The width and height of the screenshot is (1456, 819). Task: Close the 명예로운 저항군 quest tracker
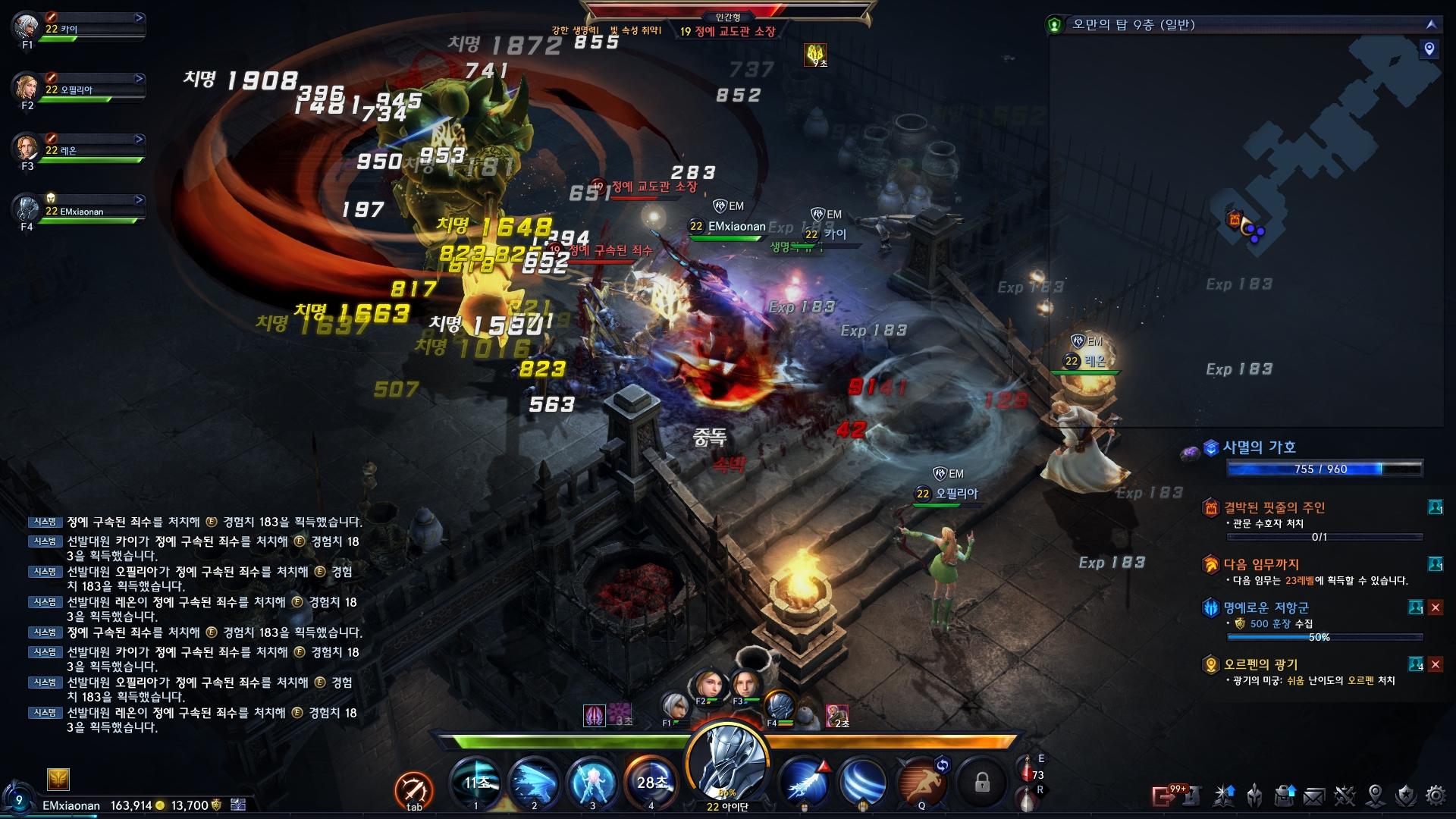click(x=1435, y=607)
